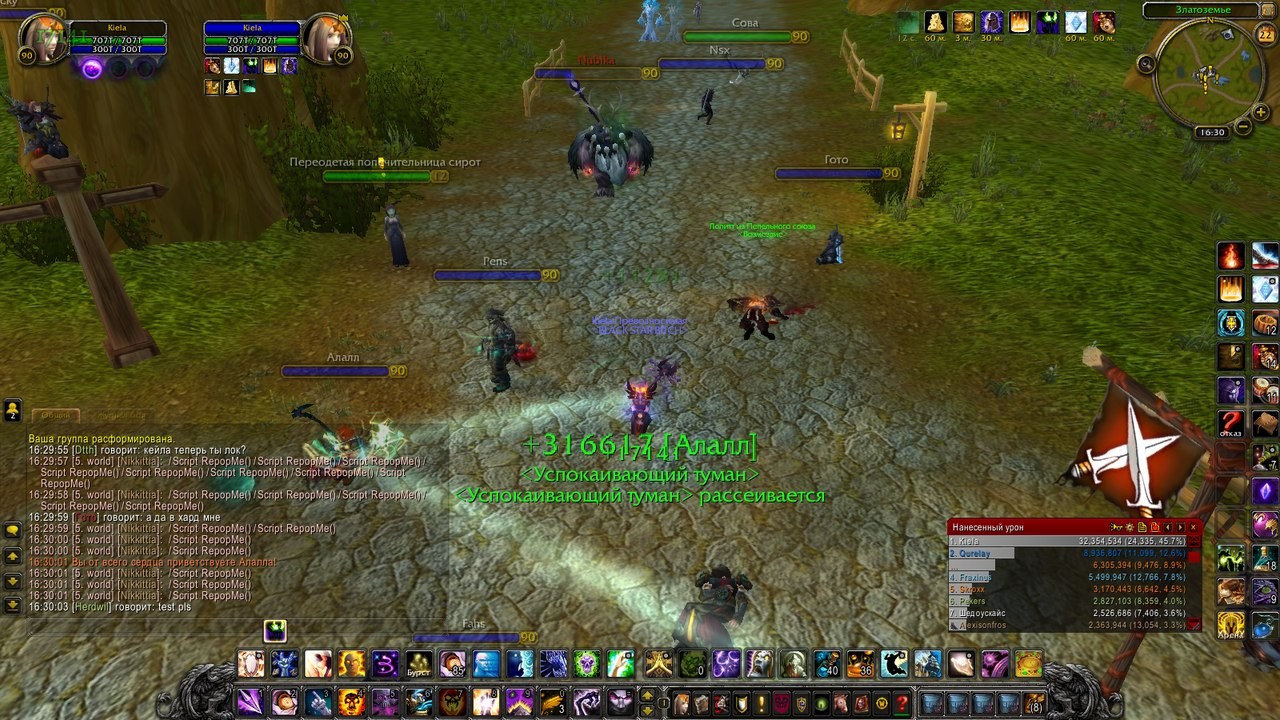Use the red question mark help button
The image size is (1280, 720).
(x=902, y=703)
